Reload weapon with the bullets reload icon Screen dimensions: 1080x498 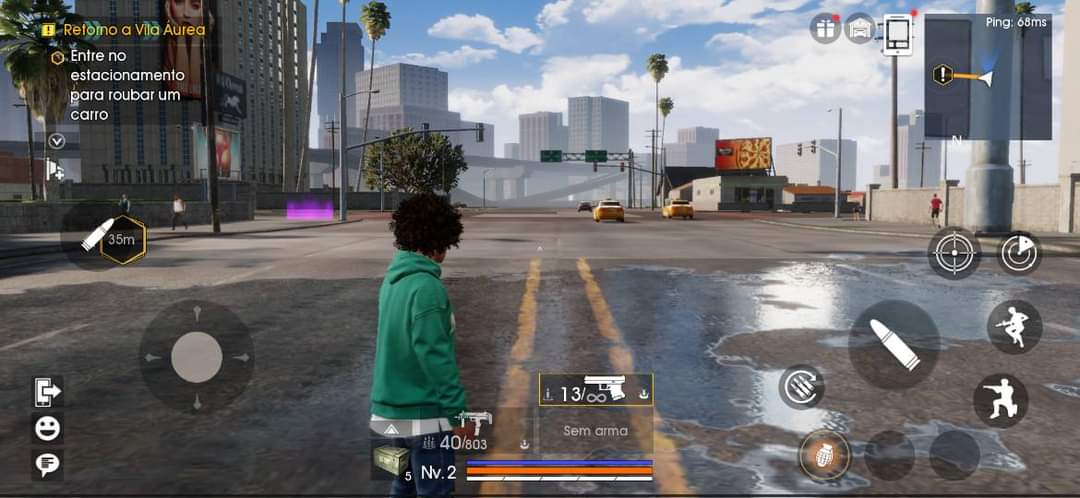tap(801, 386)
